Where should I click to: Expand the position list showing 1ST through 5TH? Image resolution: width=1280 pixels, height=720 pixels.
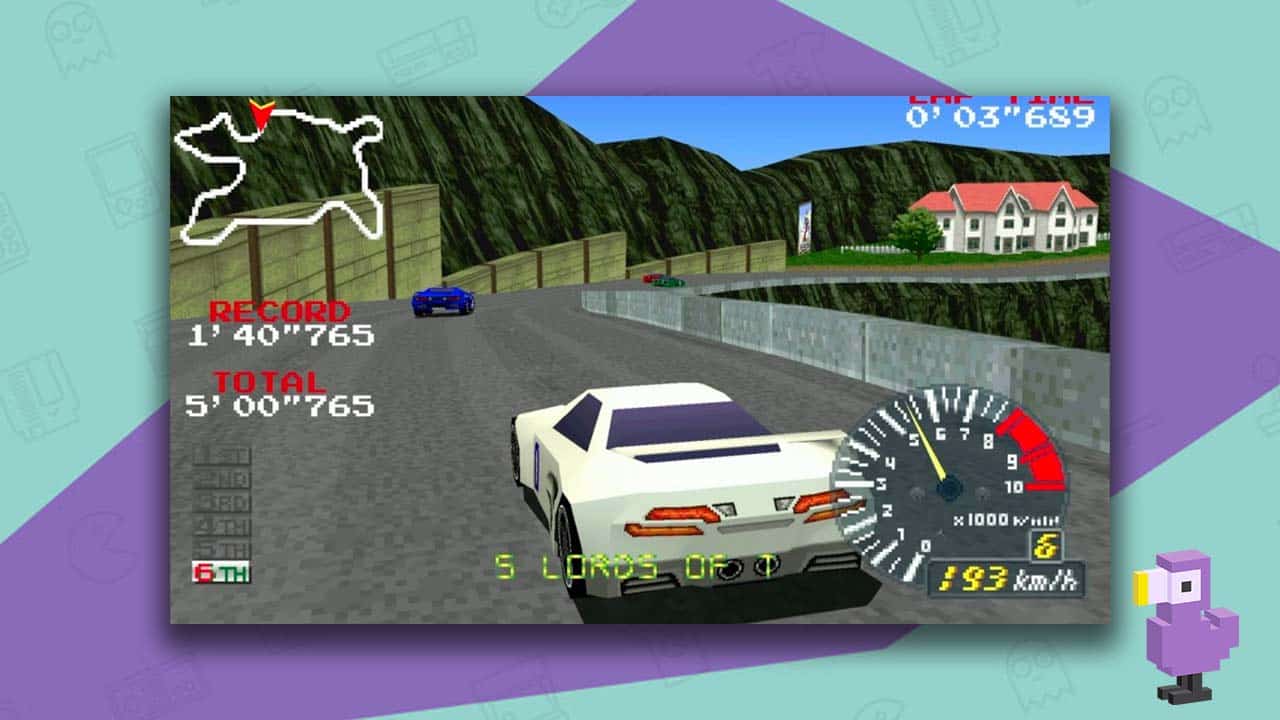(x=220, y=500)
